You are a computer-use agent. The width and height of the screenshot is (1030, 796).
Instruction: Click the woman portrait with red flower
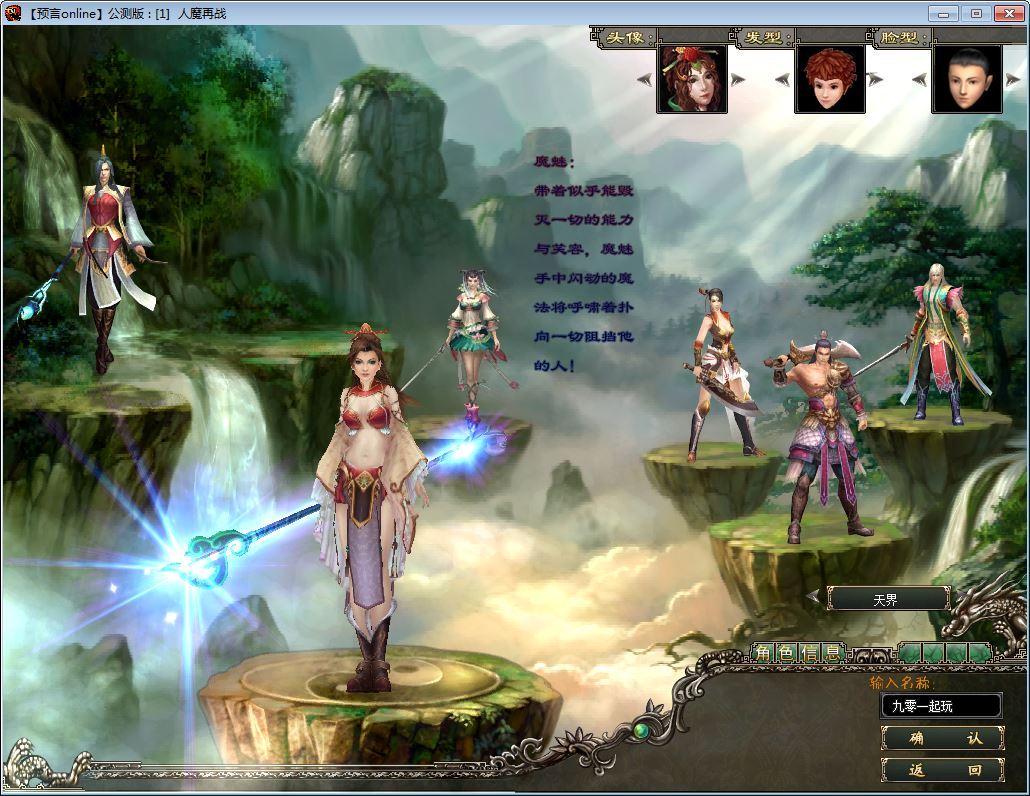(691, 79)
